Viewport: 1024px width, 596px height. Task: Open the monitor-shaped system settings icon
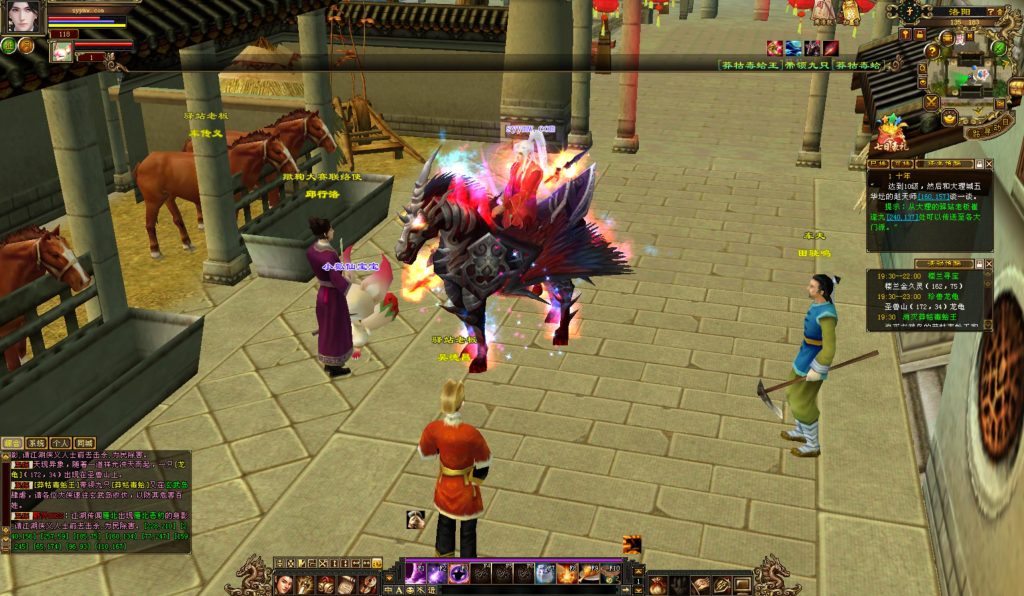click(x=742, y=584)
